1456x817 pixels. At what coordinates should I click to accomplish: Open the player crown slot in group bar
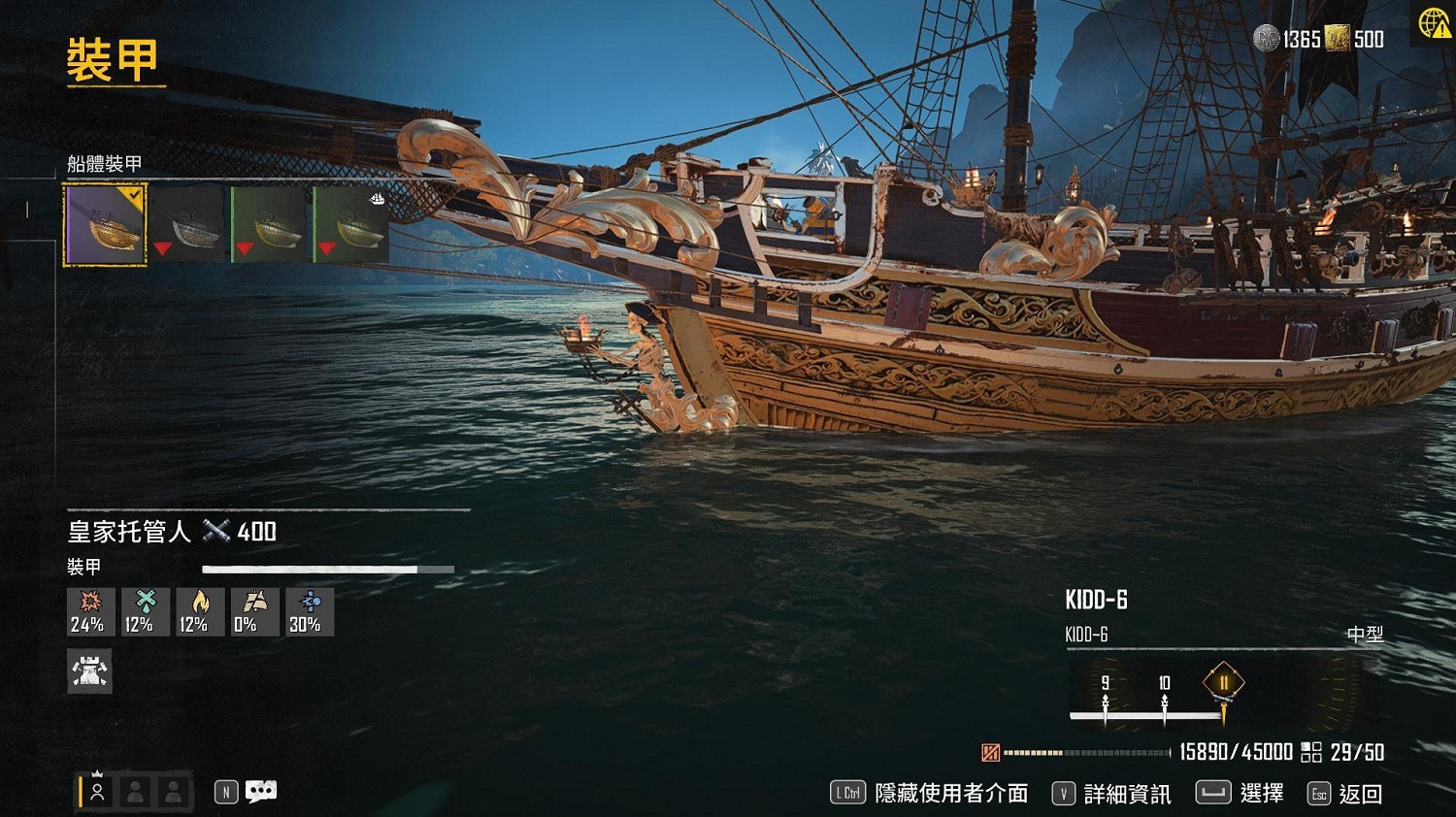click(96, 791)
